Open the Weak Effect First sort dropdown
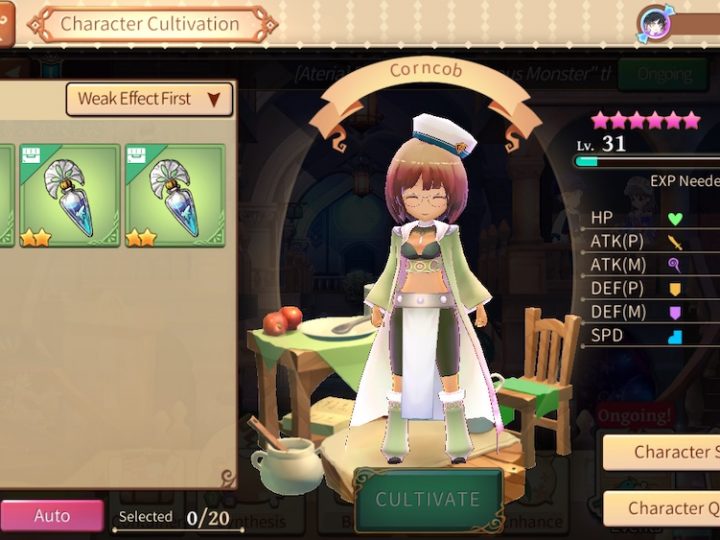Screen dimensions: 720x540 [x=149, y=99]
